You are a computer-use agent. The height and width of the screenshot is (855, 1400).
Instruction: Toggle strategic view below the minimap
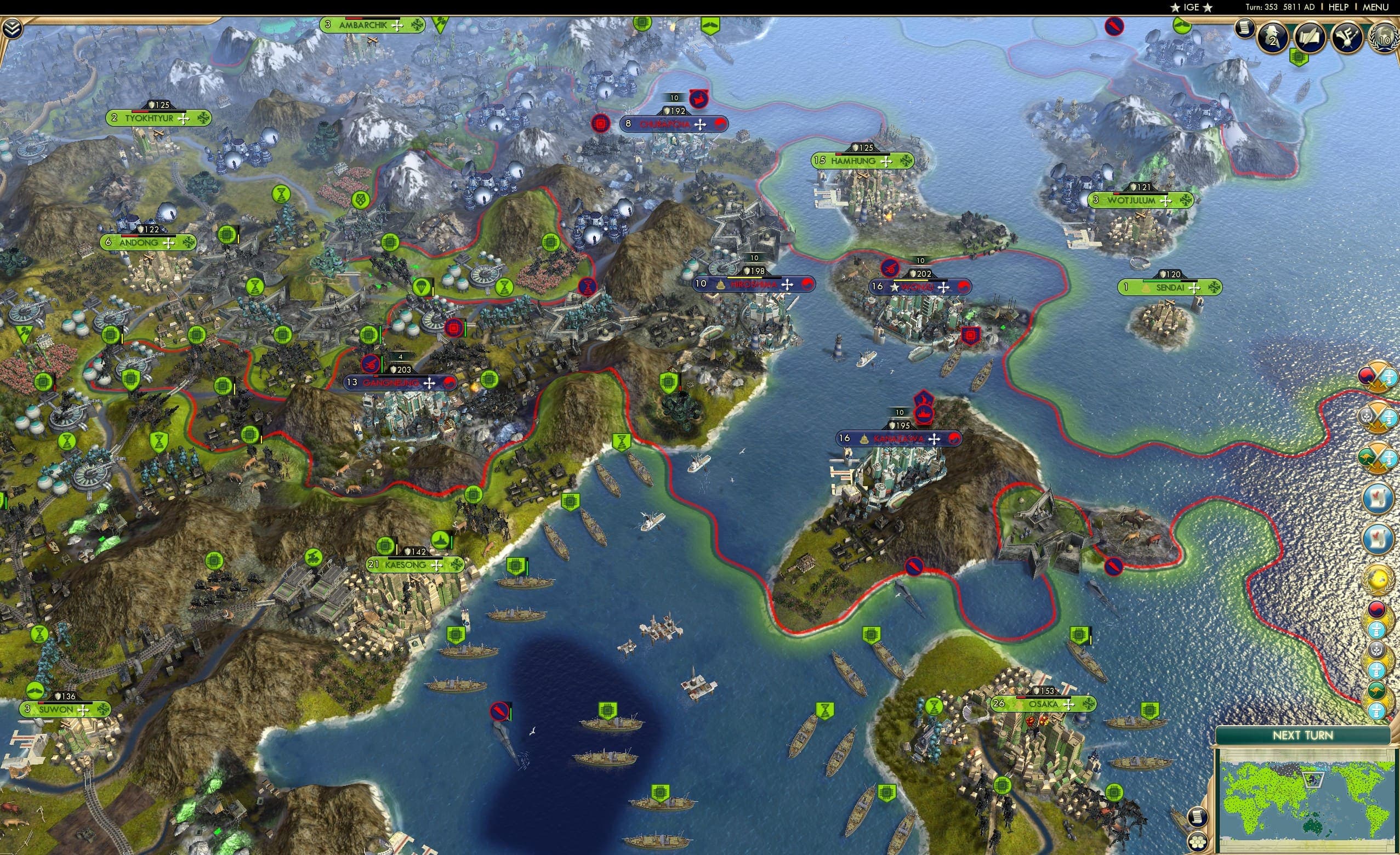(x=1197, y=842)
